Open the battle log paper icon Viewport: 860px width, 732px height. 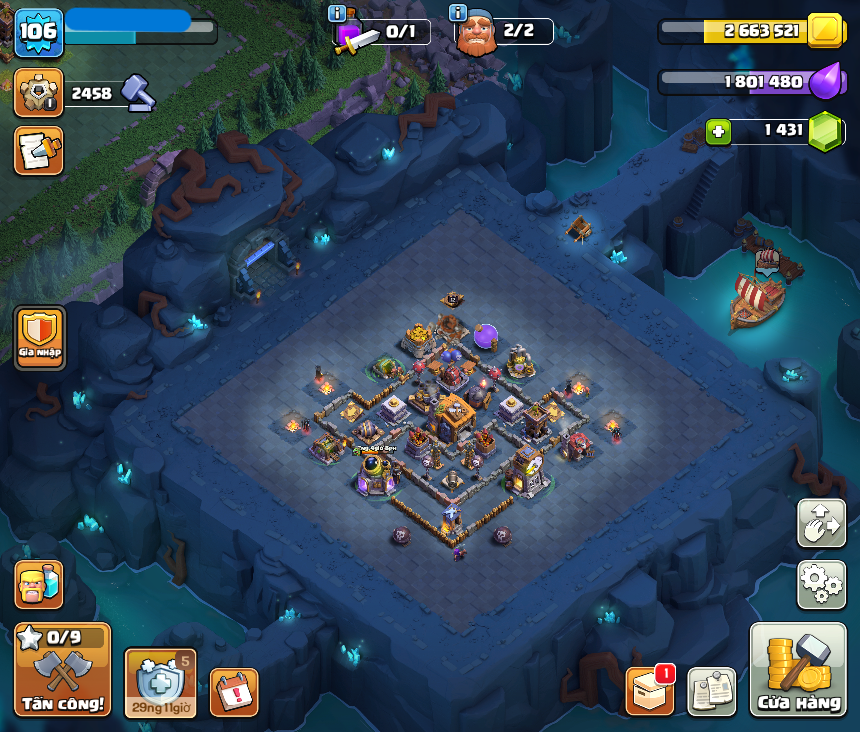(x=39, y=151)
